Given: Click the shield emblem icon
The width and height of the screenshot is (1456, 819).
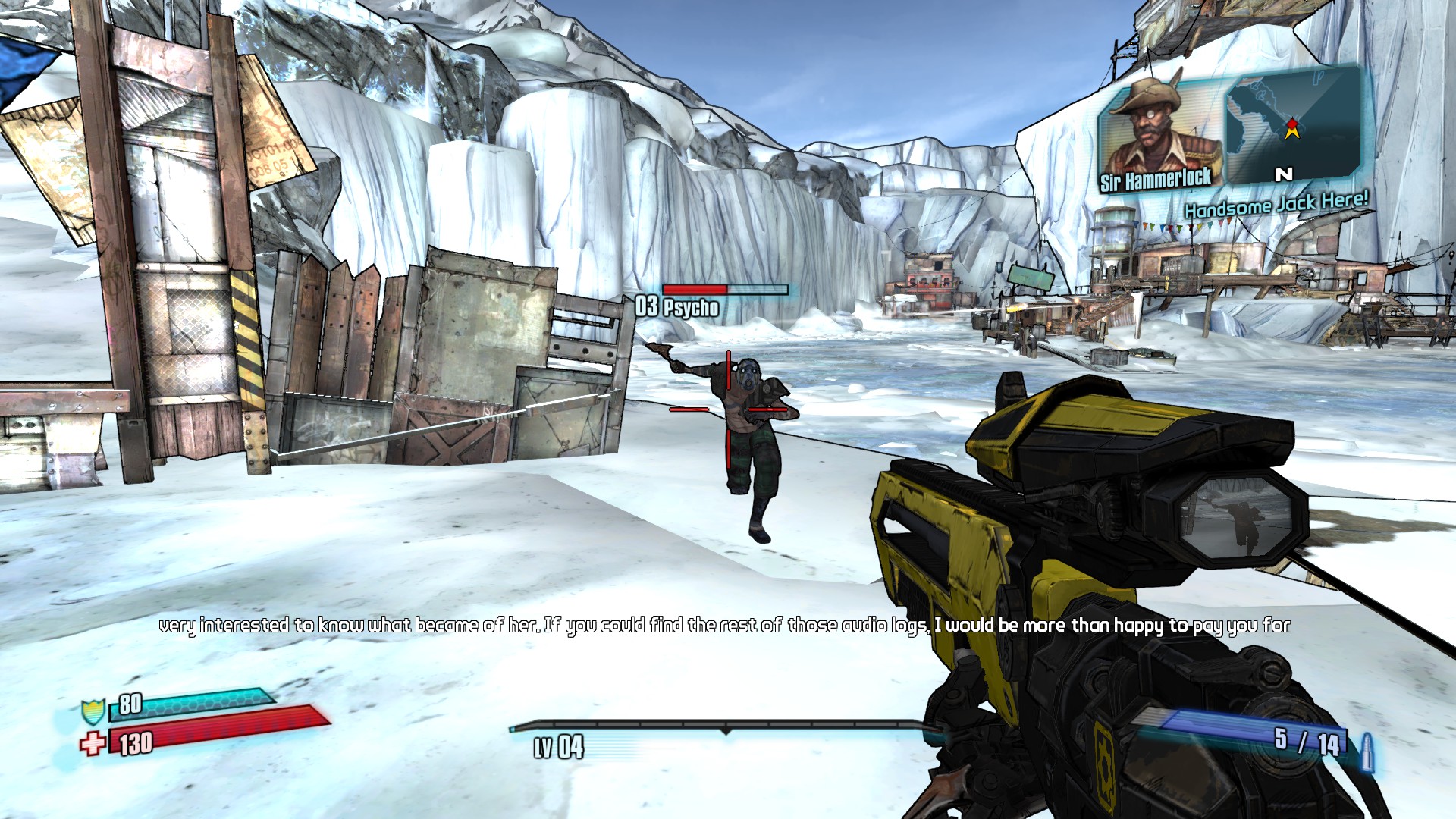Looking at the screenshot, I should [93, 712].
